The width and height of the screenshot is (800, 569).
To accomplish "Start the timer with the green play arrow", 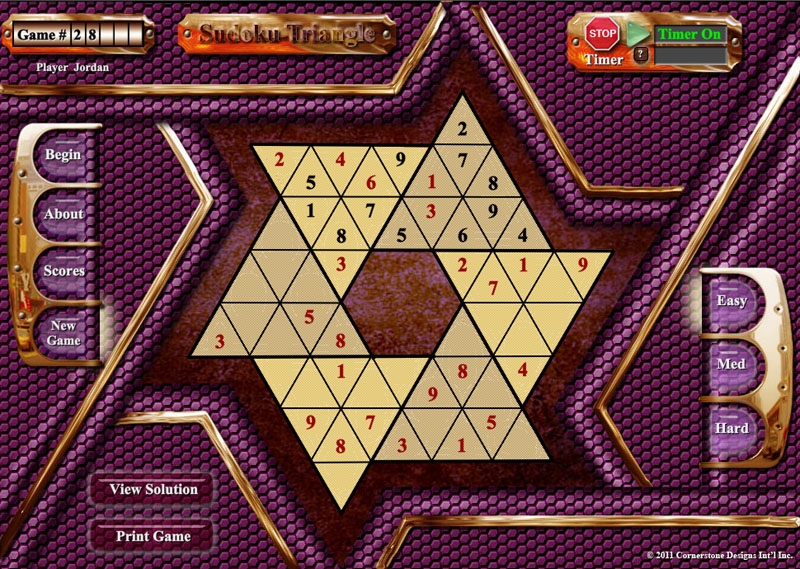I will coord(637,33).
